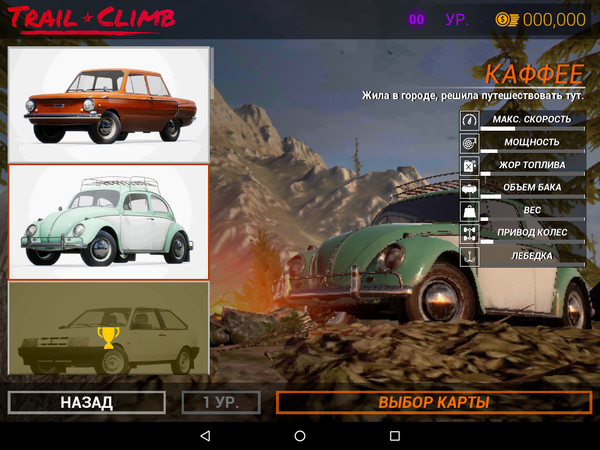Tap the Android home circle button
Viewport: 600px width, 450px height.
[x=300, y=437]
